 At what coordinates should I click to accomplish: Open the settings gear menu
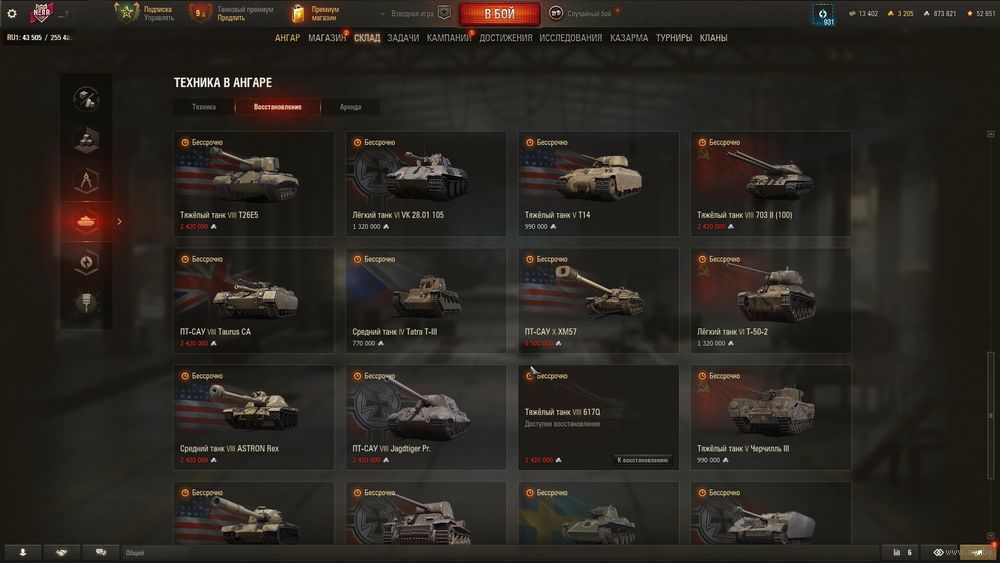coord(12,13)
